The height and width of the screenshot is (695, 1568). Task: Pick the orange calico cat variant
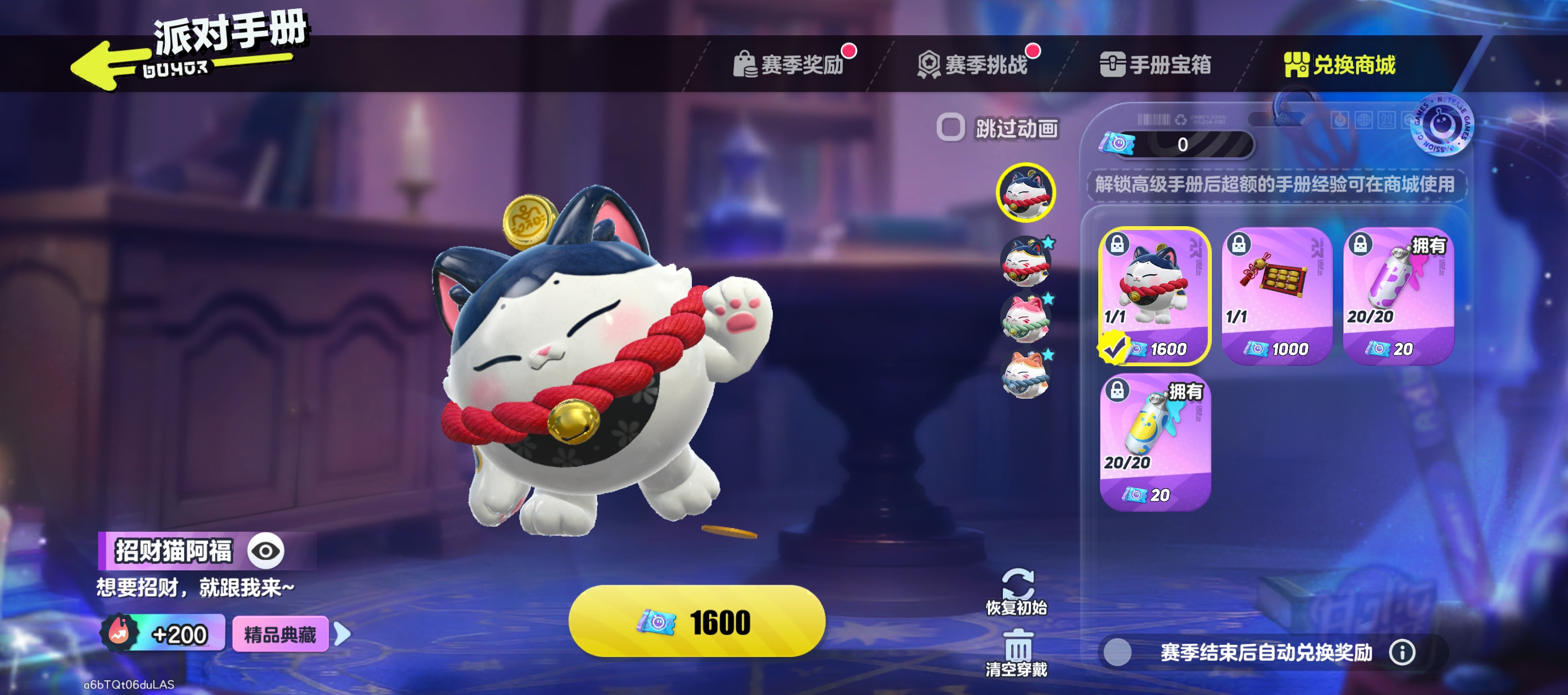click(x=1026, y=374)
